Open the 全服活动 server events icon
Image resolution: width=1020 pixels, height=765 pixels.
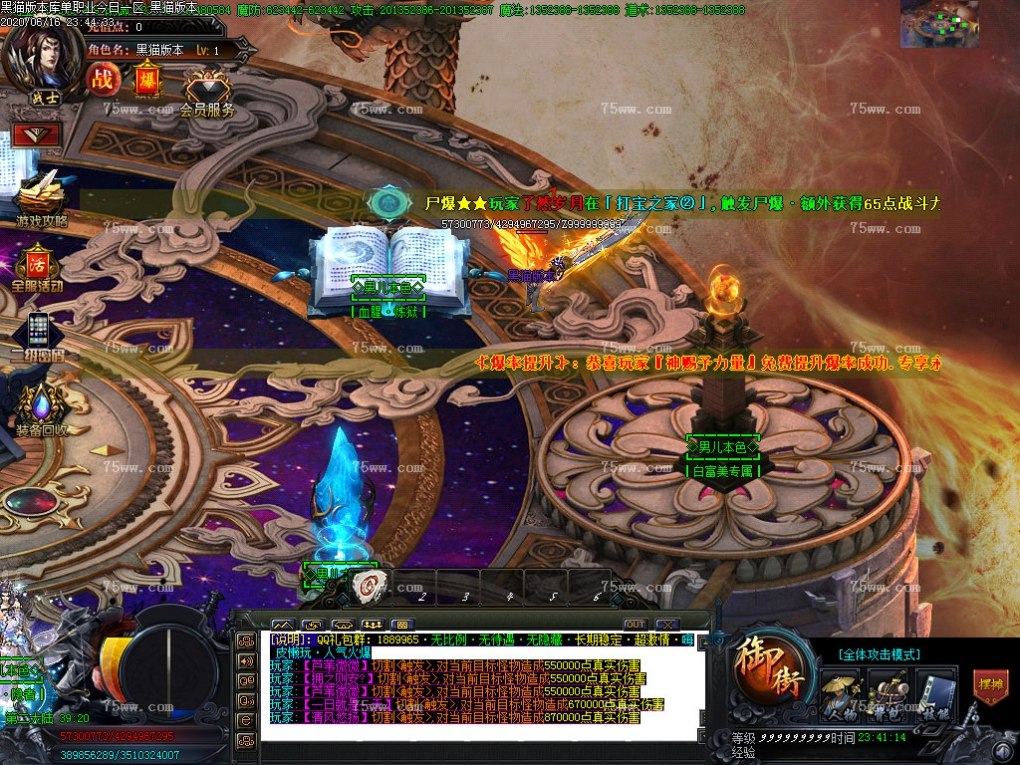point(37,266)
